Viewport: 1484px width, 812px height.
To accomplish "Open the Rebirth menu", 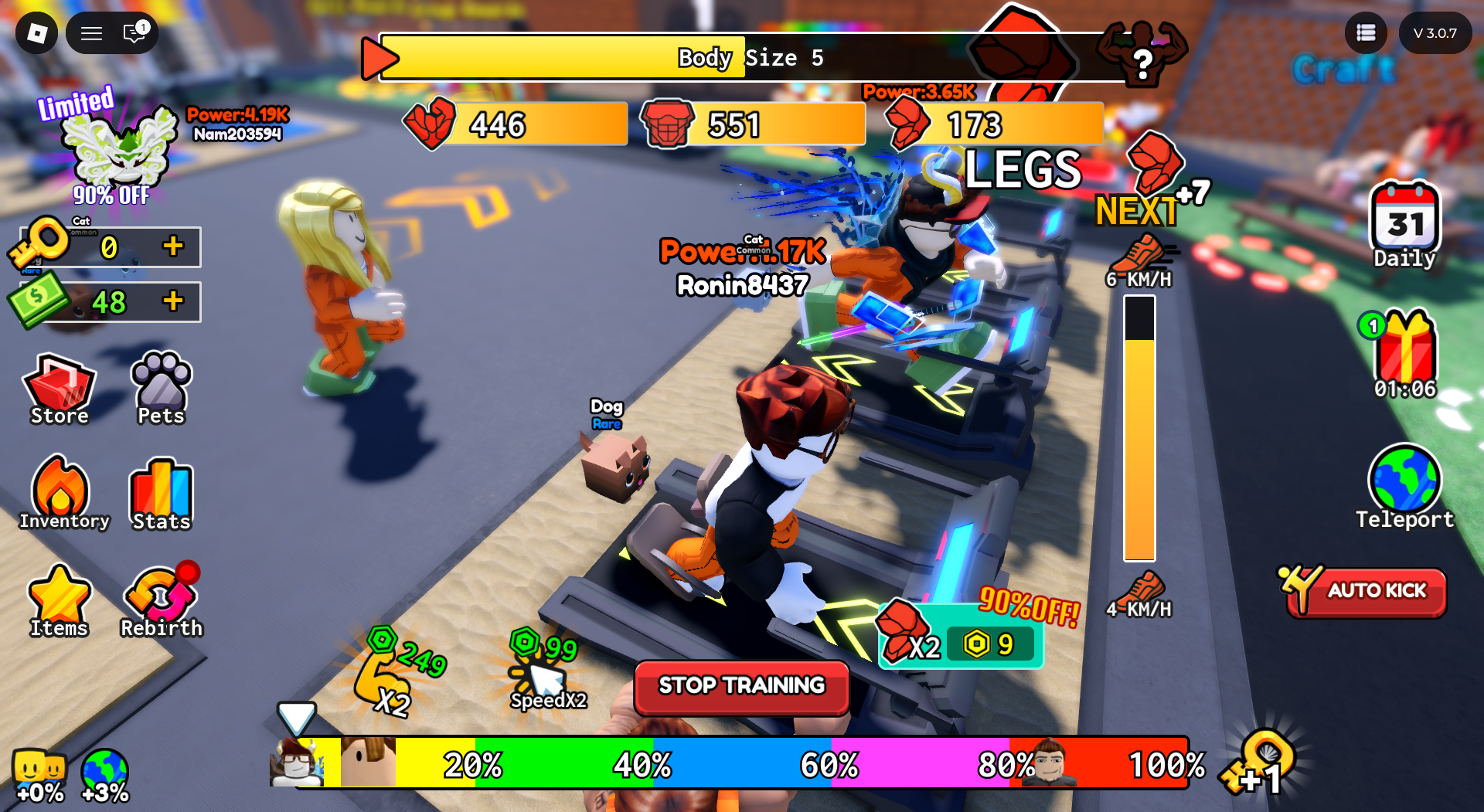I will click(x=162, y=603).
